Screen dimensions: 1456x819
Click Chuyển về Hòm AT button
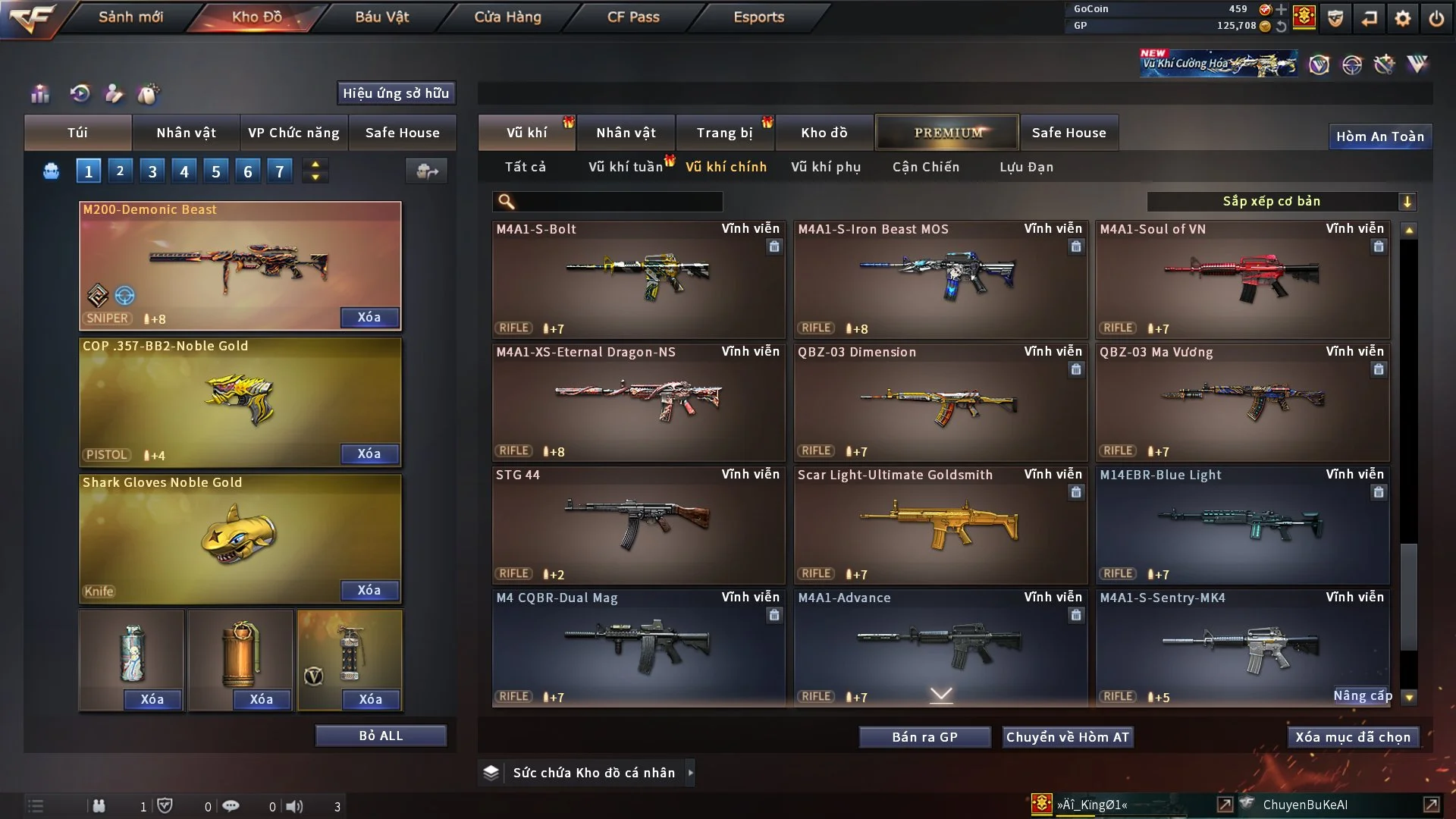(1068, 737)
